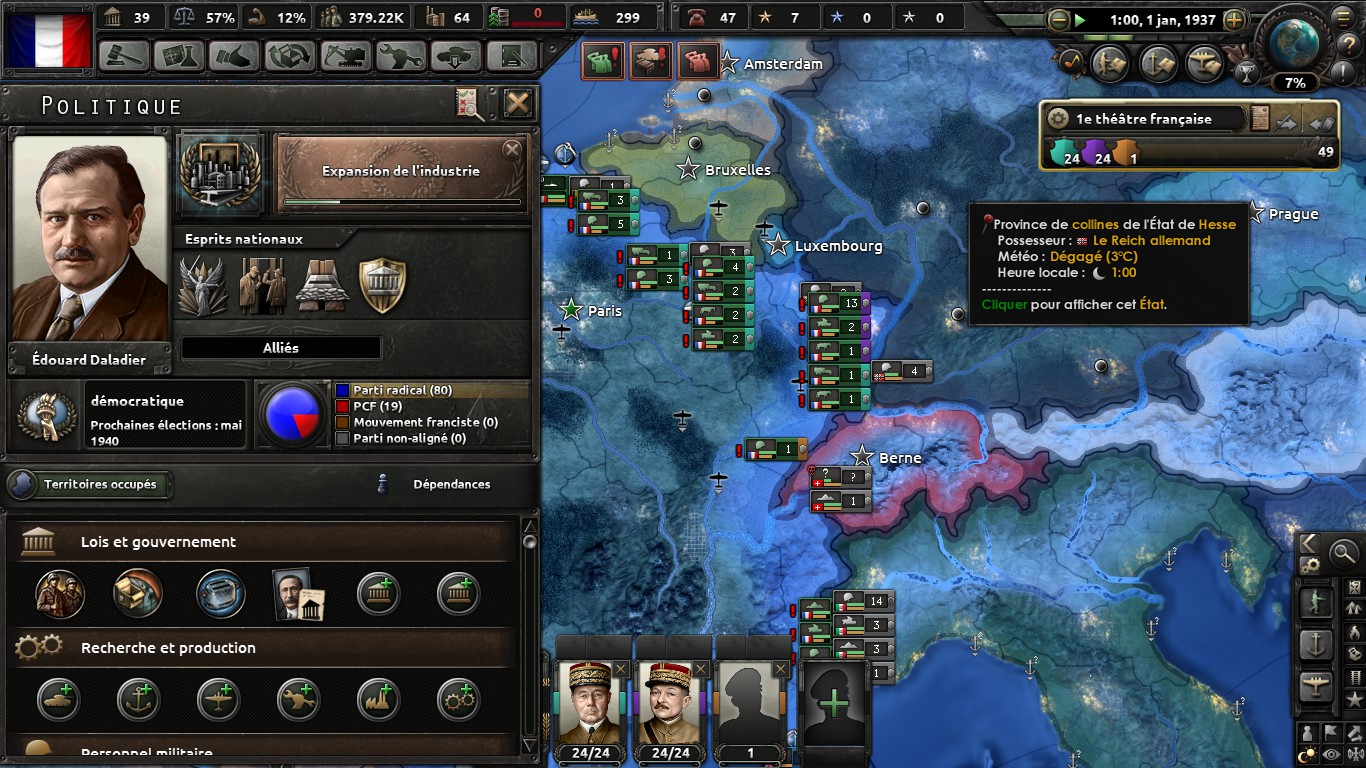Open Territoires occupés
Viewport: 1366px width, 768px height.
pos(90,485)
